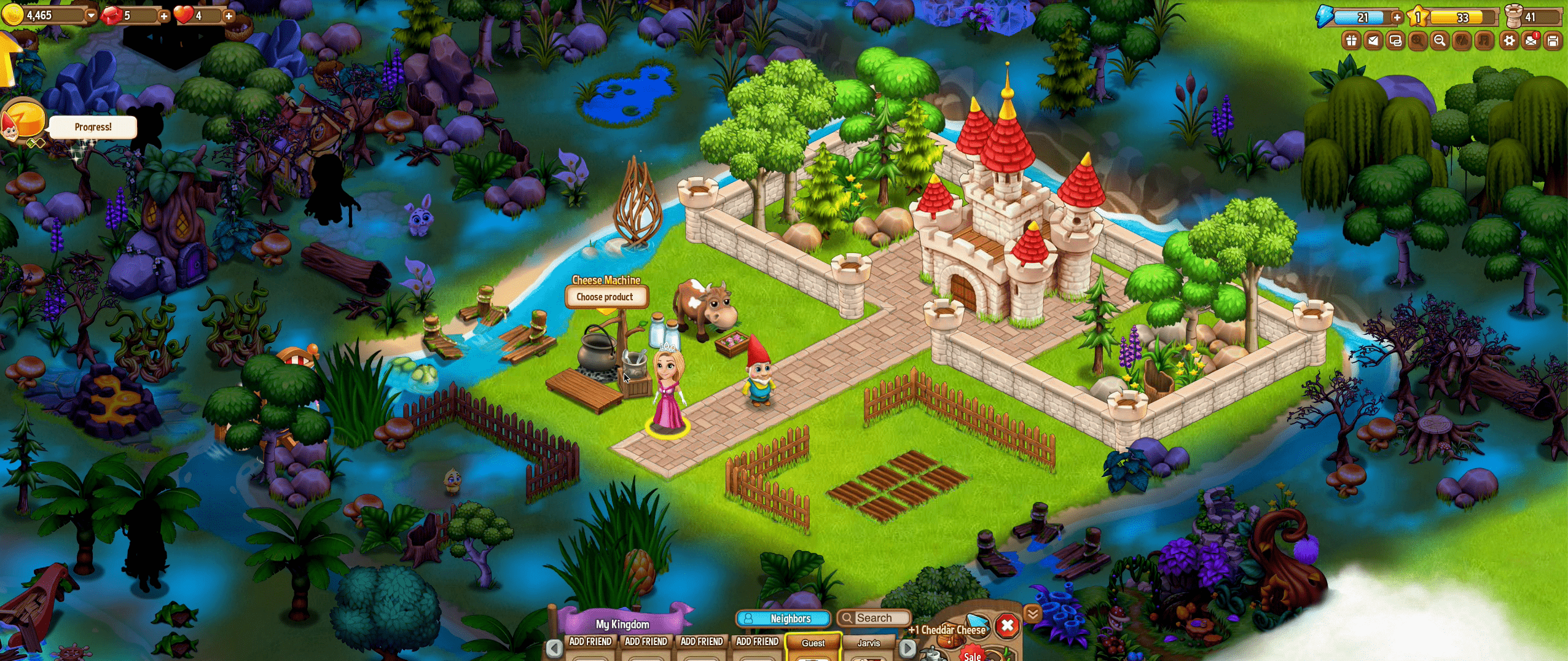Close with the red X button
1568x661 pixels.
coord(1007,626)
